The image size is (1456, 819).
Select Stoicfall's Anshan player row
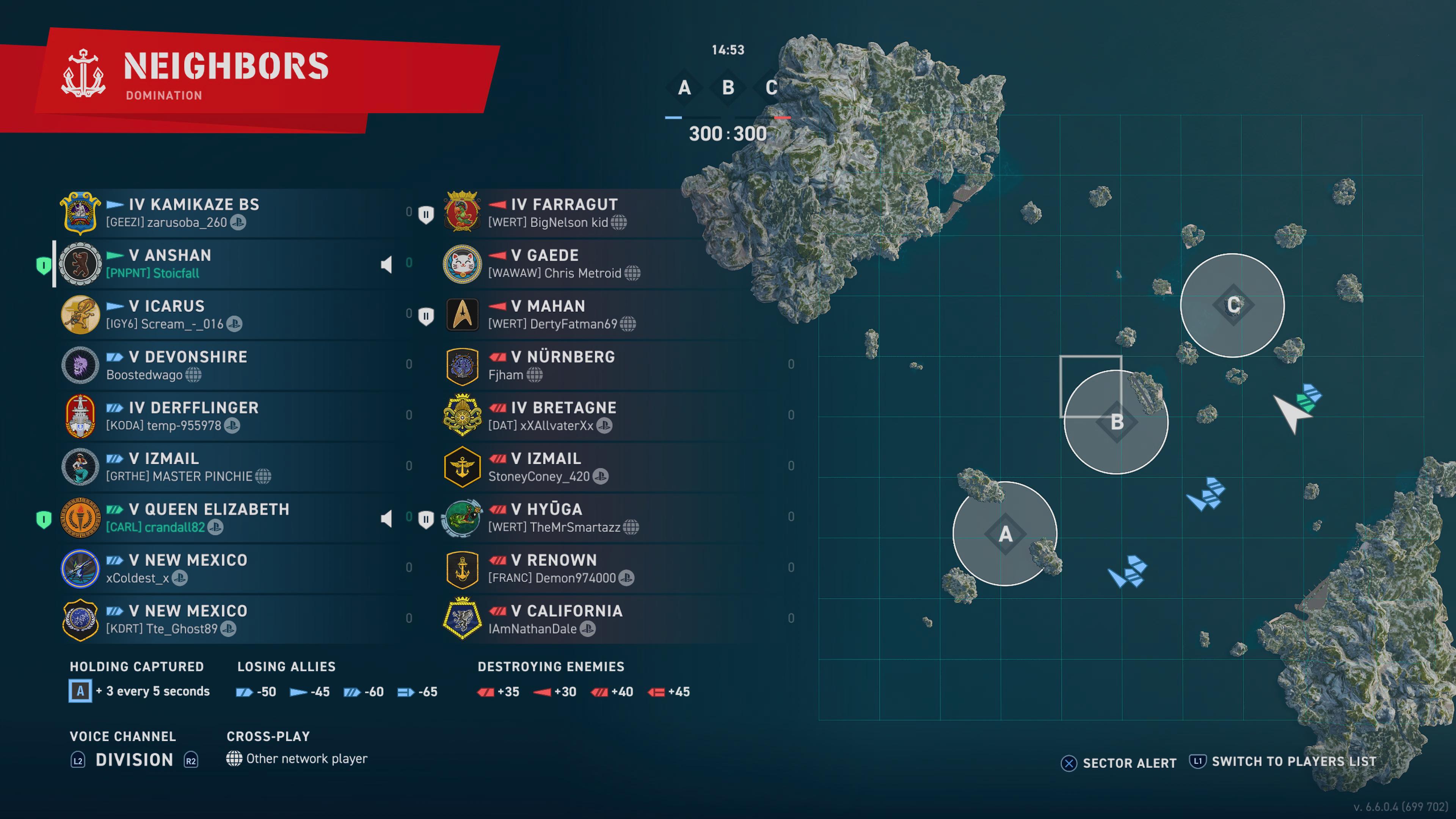click(x=226, y=264)
